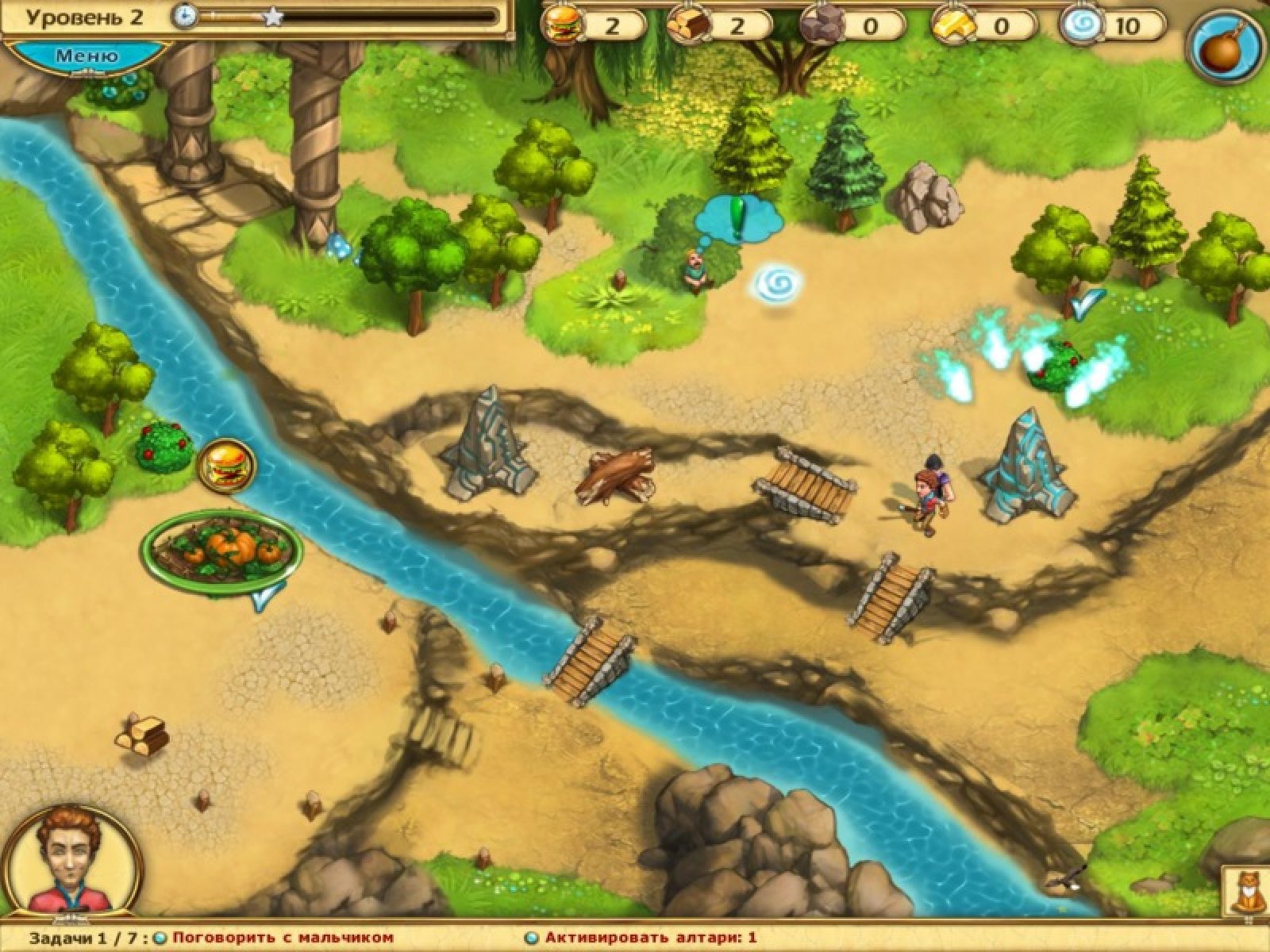
Task: Collect the floating burger food icon
Action: (x=226, y=466)
